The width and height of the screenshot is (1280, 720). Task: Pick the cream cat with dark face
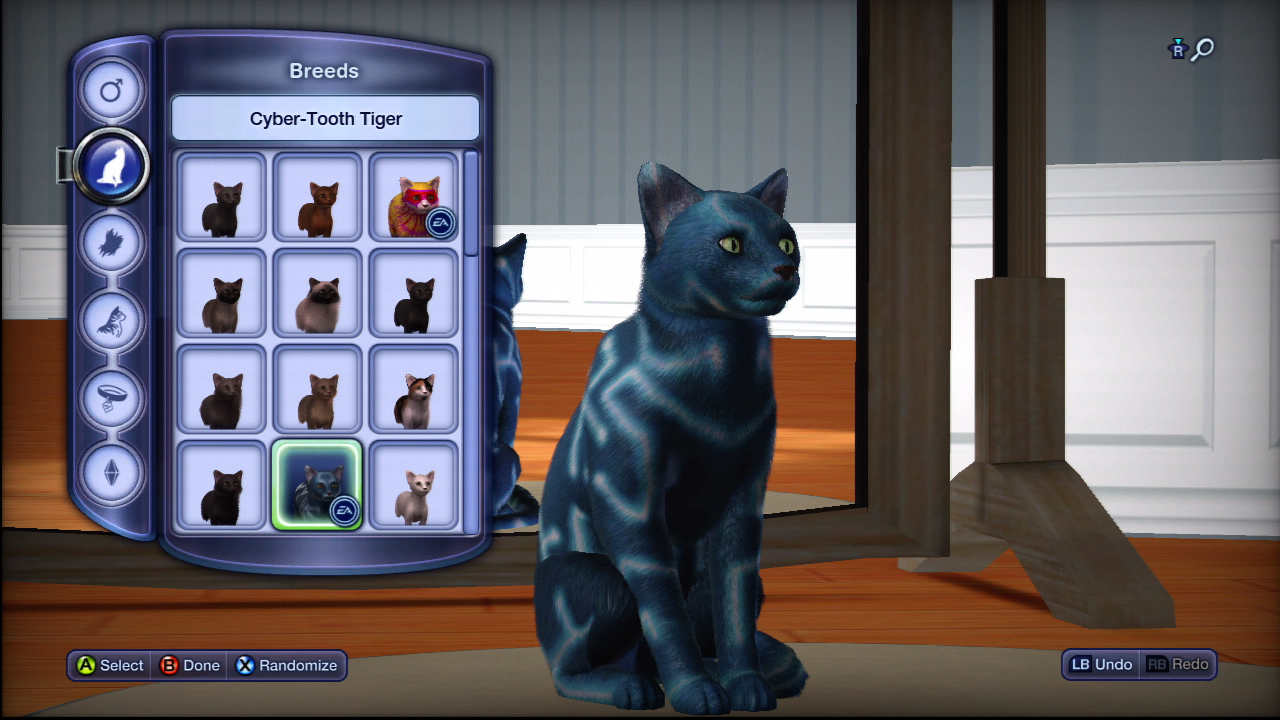[x=318, y=293]
